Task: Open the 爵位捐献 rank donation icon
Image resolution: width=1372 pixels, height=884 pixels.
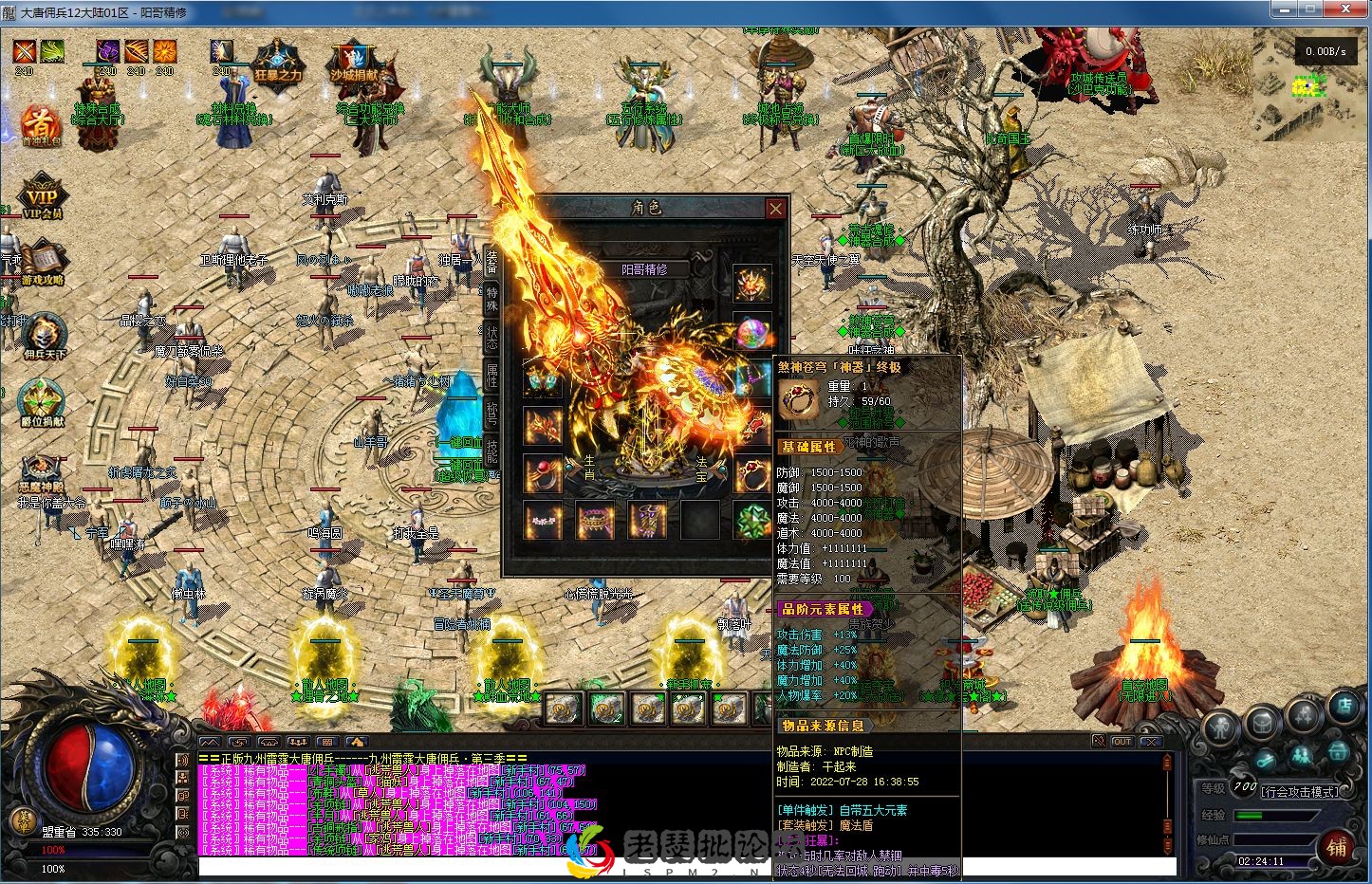Action: pos(42,403)
